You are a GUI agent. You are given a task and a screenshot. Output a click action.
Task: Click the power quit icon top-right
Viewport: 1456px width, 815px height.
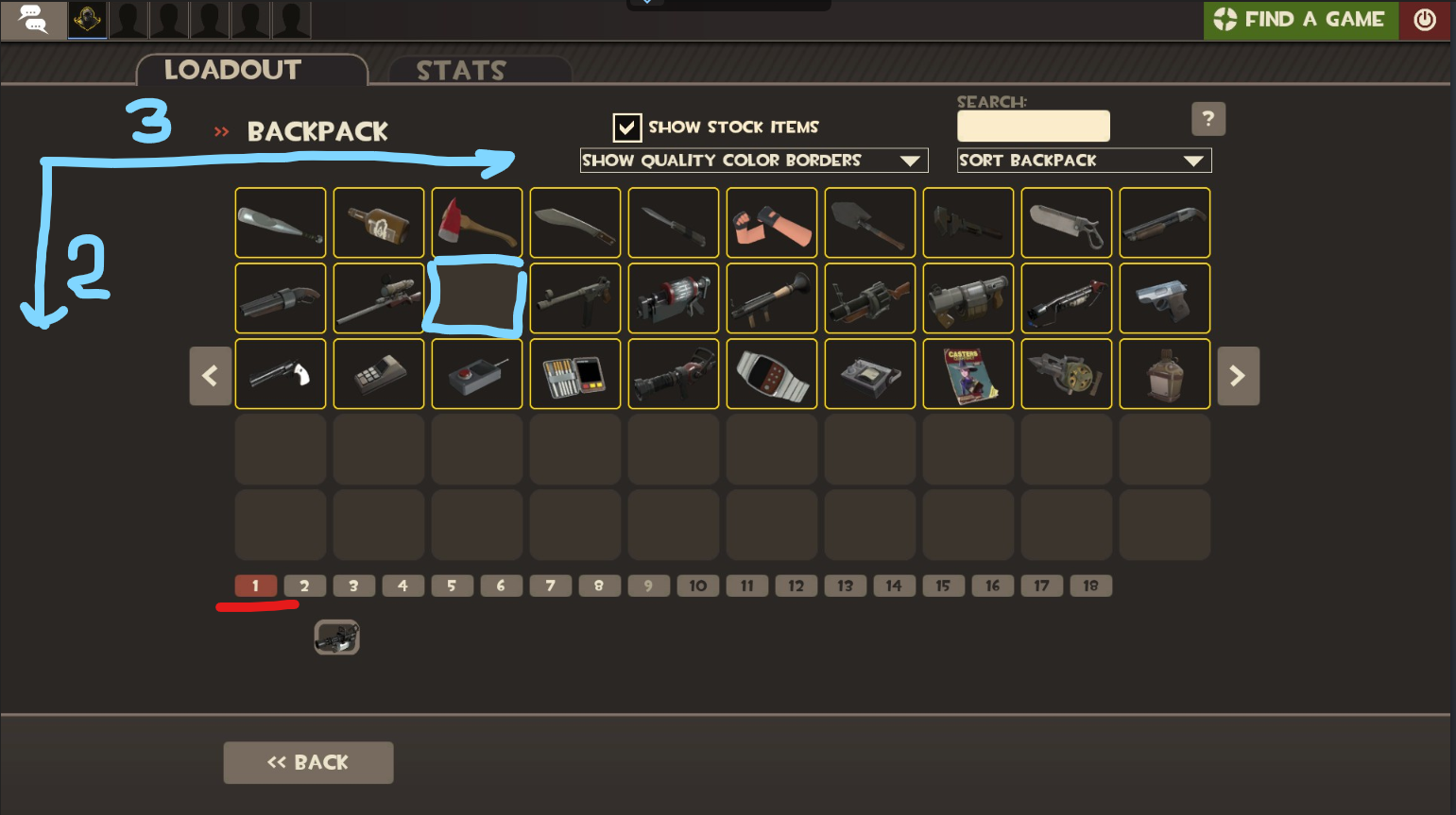click(x=1425, y=20)
